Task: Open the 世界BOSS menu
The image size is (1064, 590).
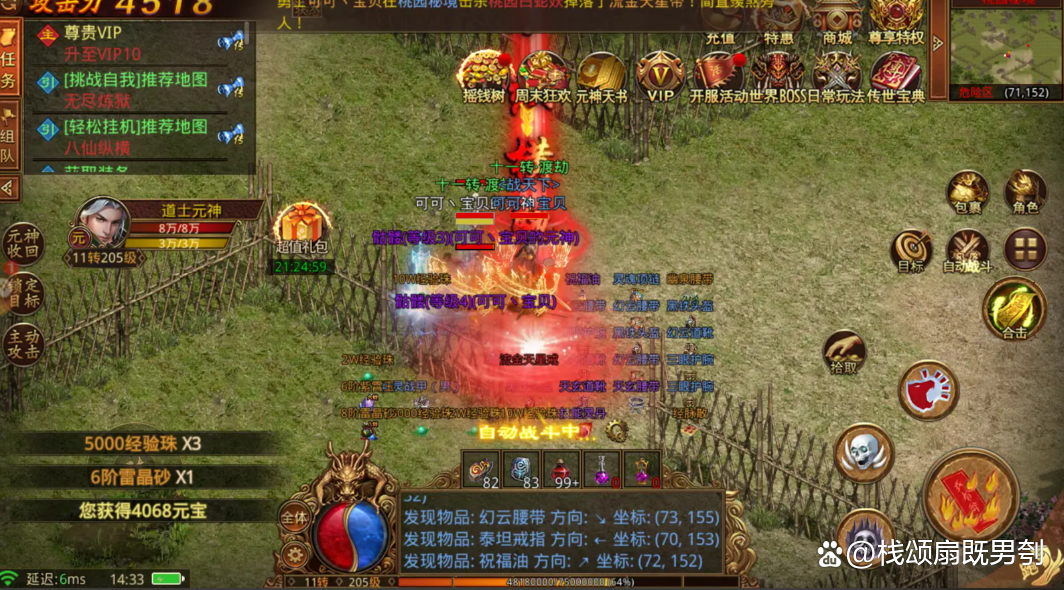Action: (777, 77)
